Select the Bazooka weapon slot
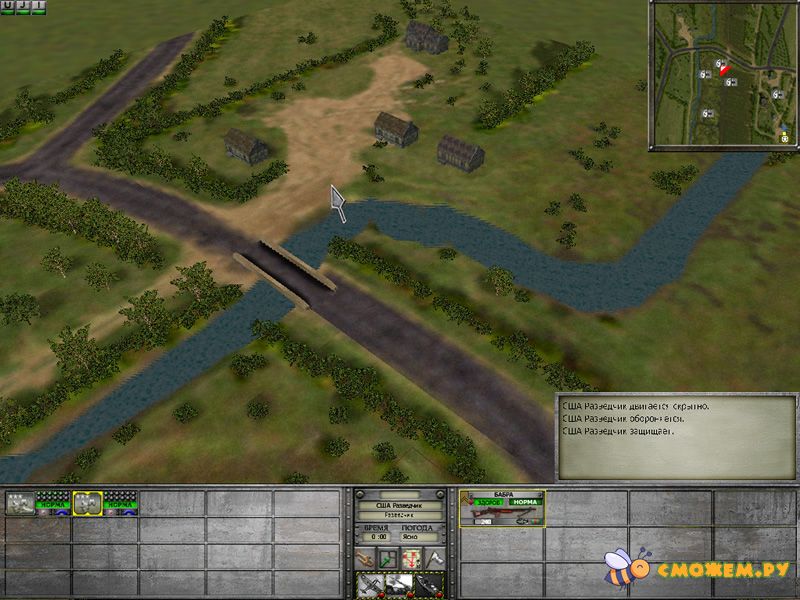The height and width of the screenshot is (600, 800). click(502, 508)
